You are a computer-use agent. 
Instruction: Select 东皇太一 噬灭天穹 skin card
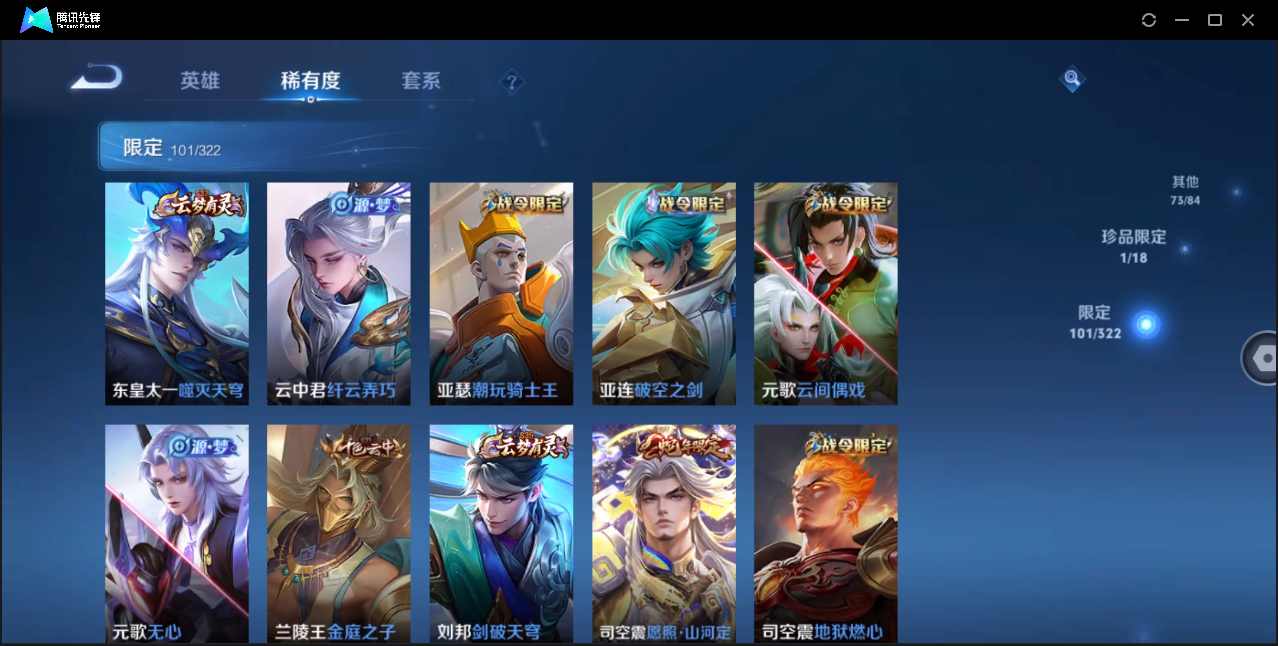[177, 293]
